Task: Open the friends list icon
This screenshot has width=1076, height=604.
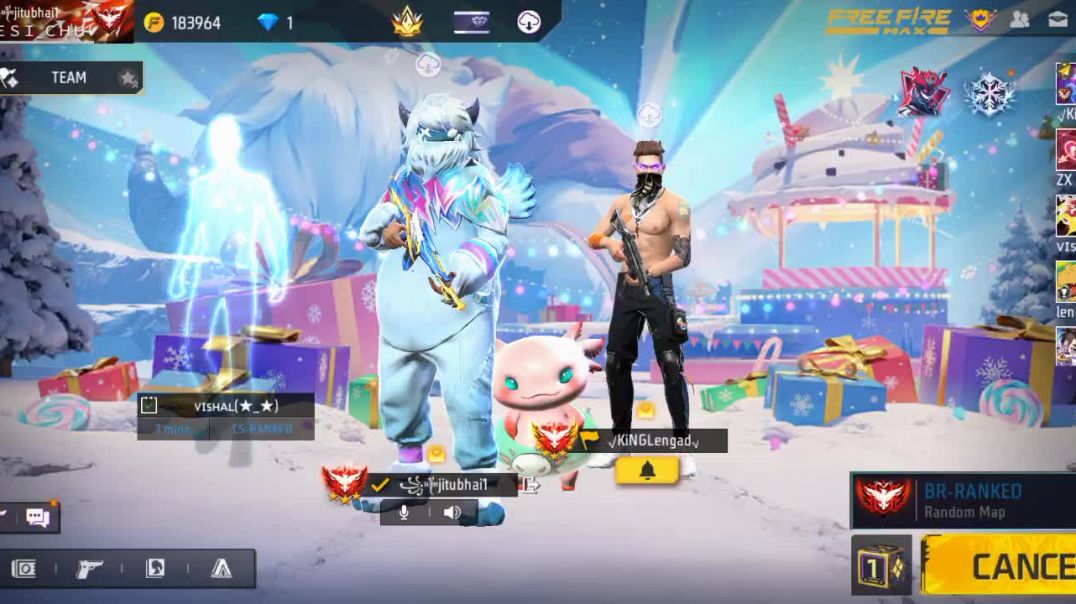Action: (1020, 19)
